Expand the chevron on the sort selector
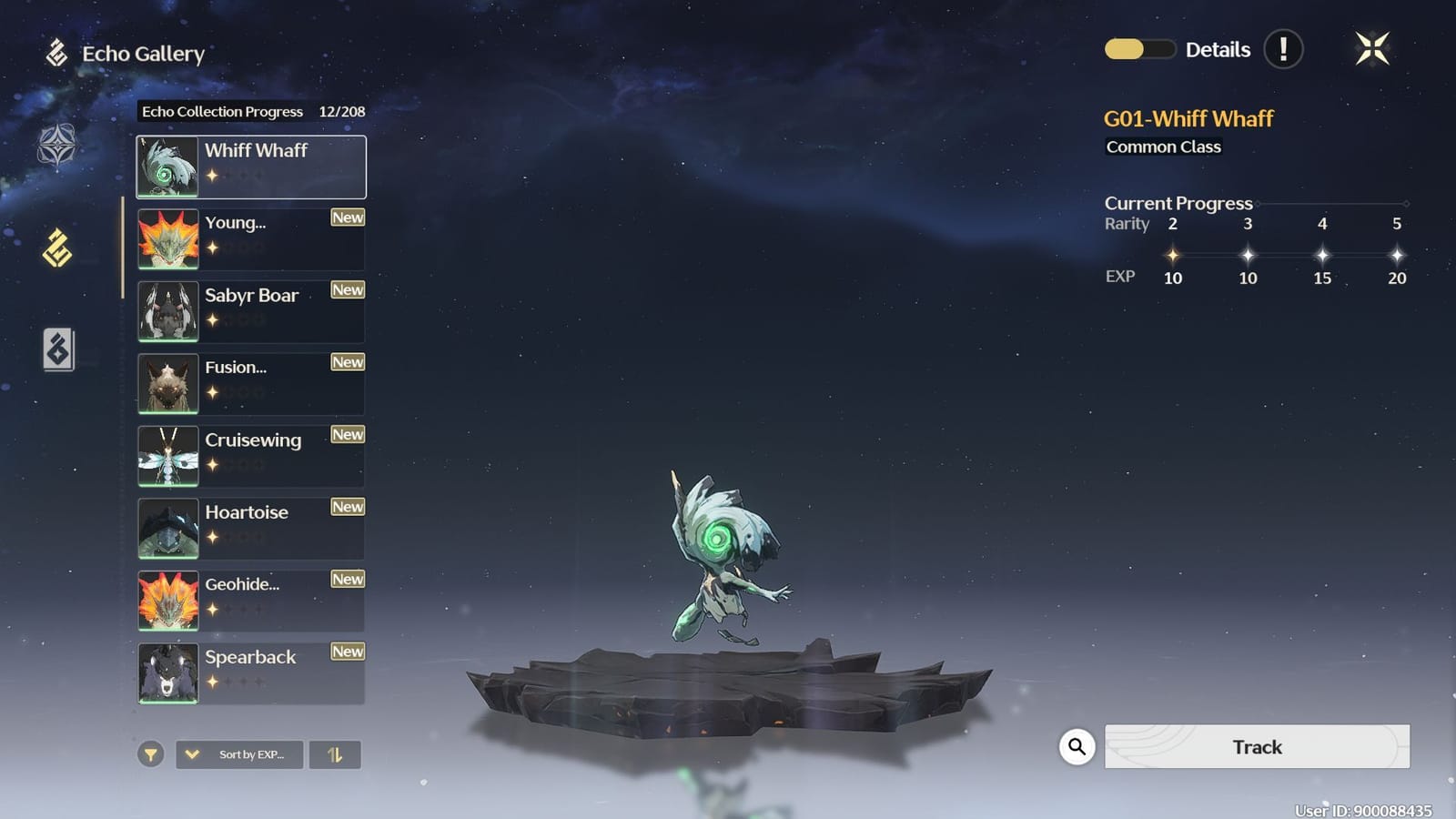This screenshot has width=1456, height=819. (190, 754)
